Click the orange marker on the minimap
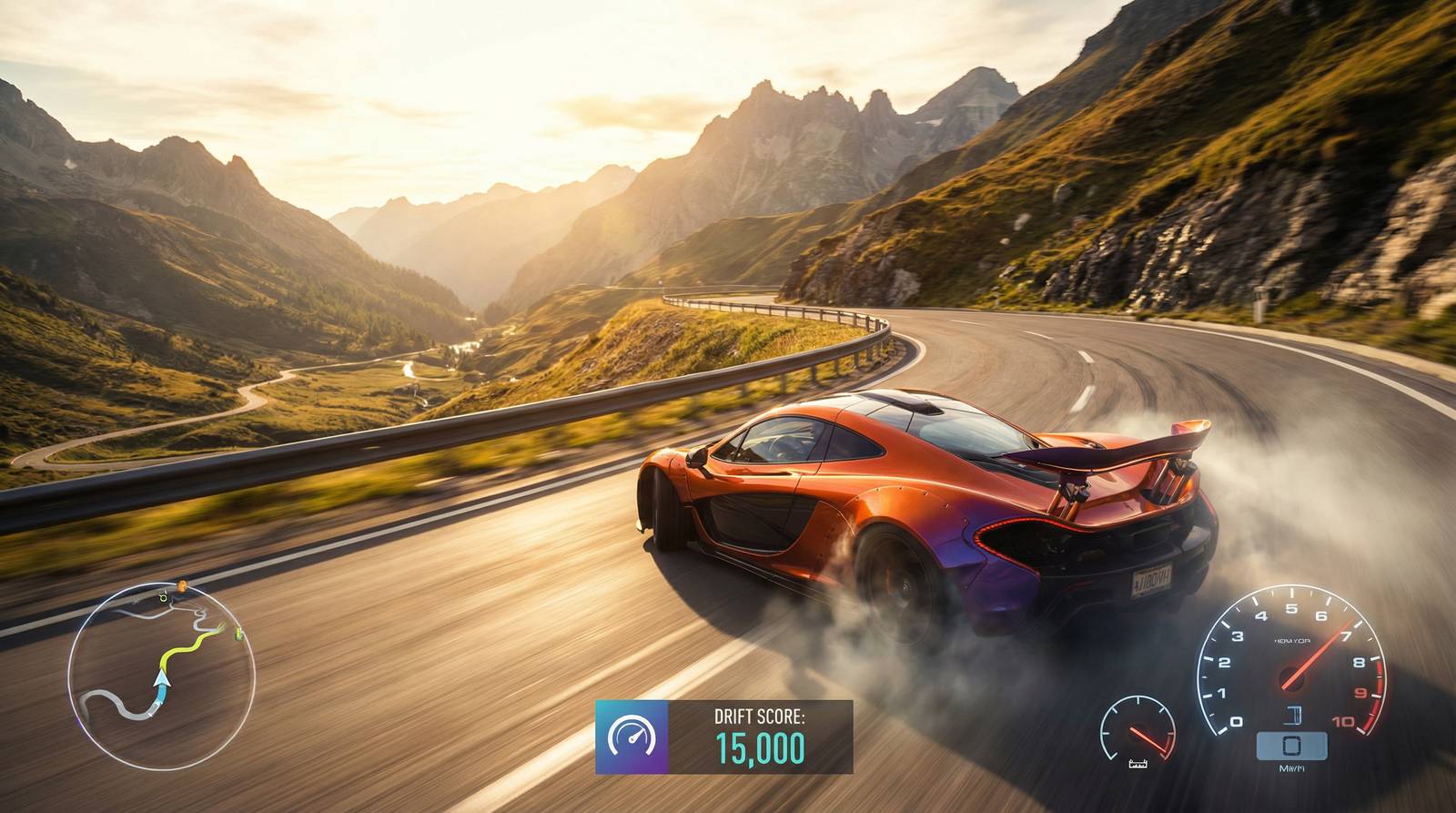Image resolution: width=1456 pixels, height=813 pixels. 182,584
